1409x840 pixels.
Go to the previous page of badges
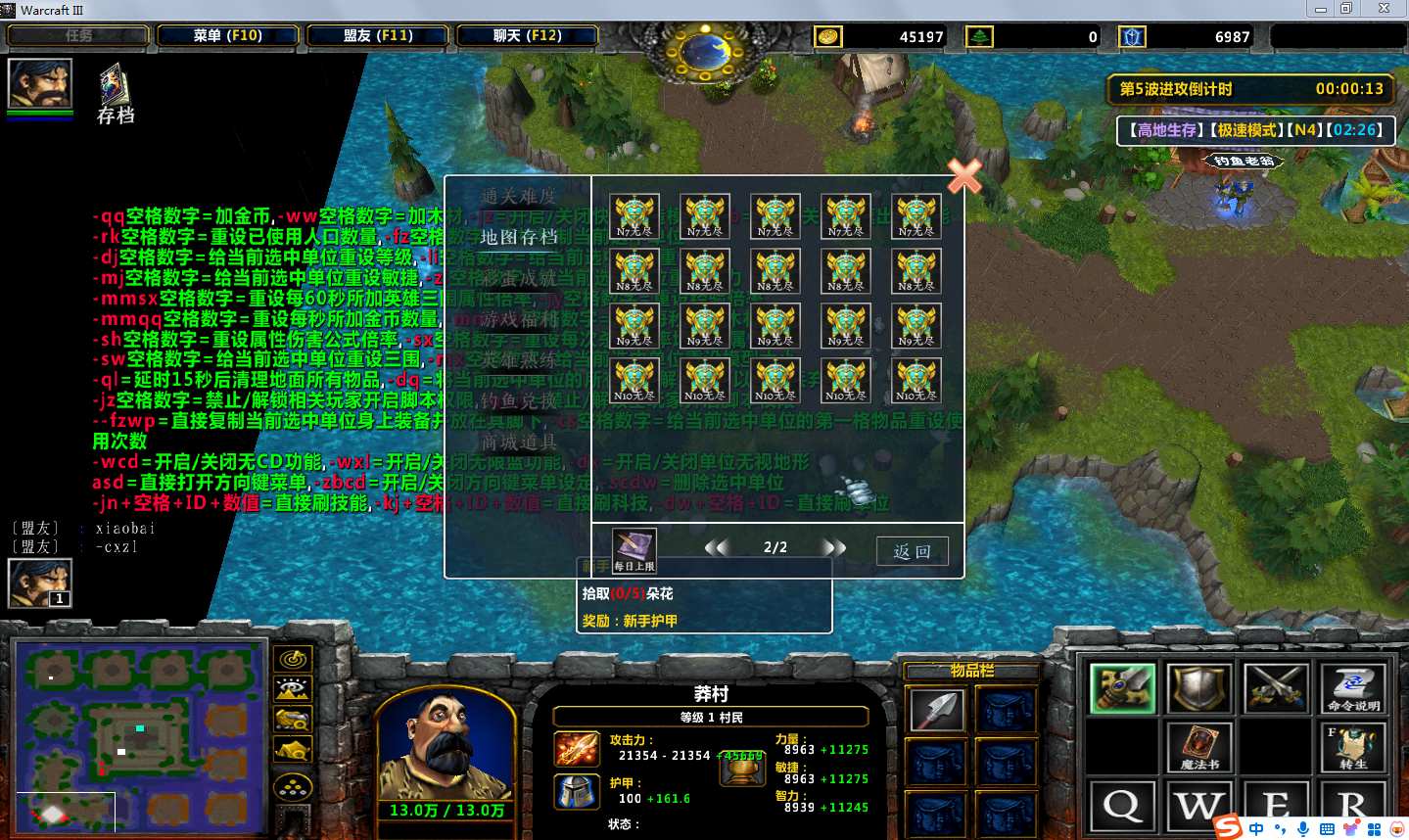[x=717, y=547]
